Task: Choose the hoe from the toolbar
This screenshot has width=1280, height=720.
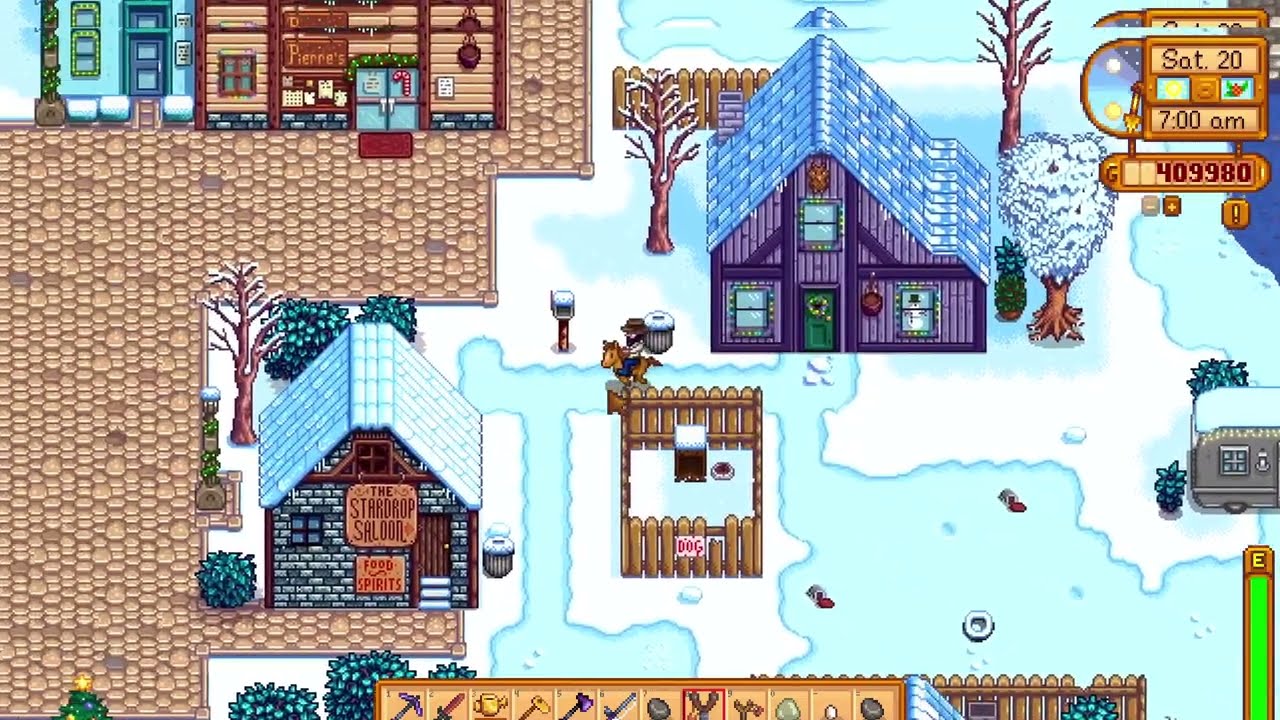Action: pos(538,706)
